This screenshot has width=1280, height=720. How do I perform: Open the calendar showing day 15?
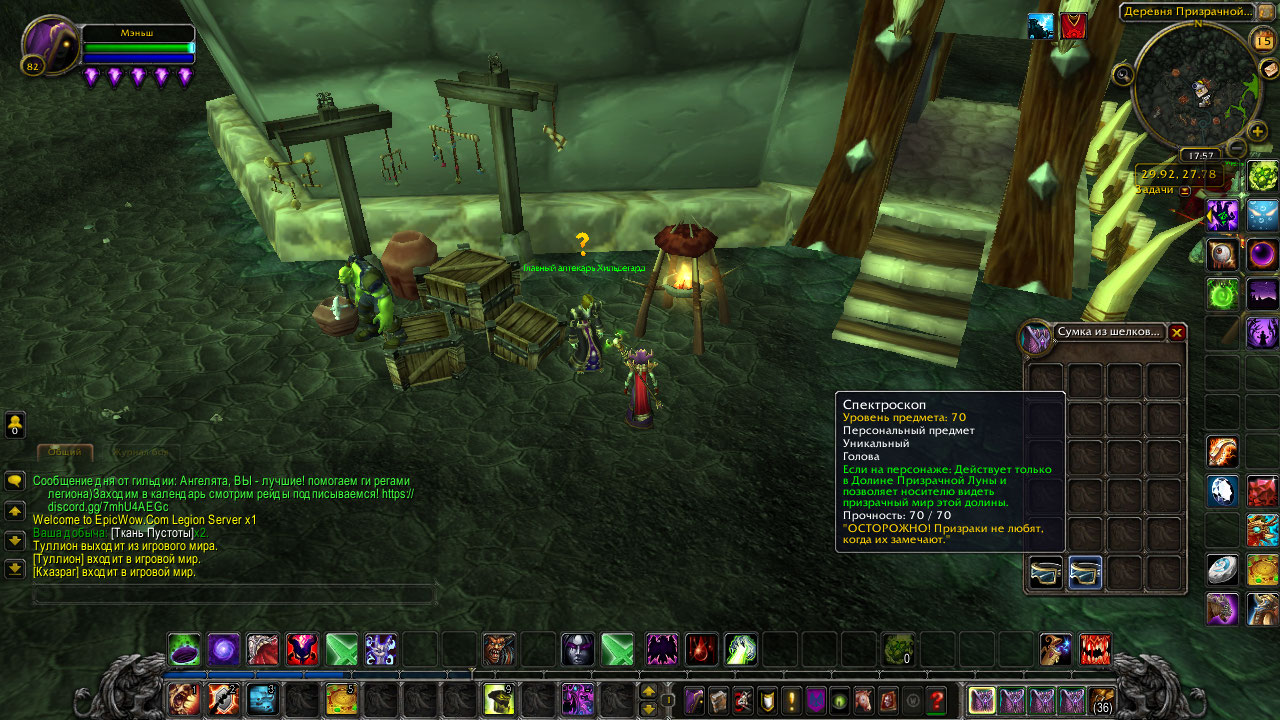tap(1263, 41)
